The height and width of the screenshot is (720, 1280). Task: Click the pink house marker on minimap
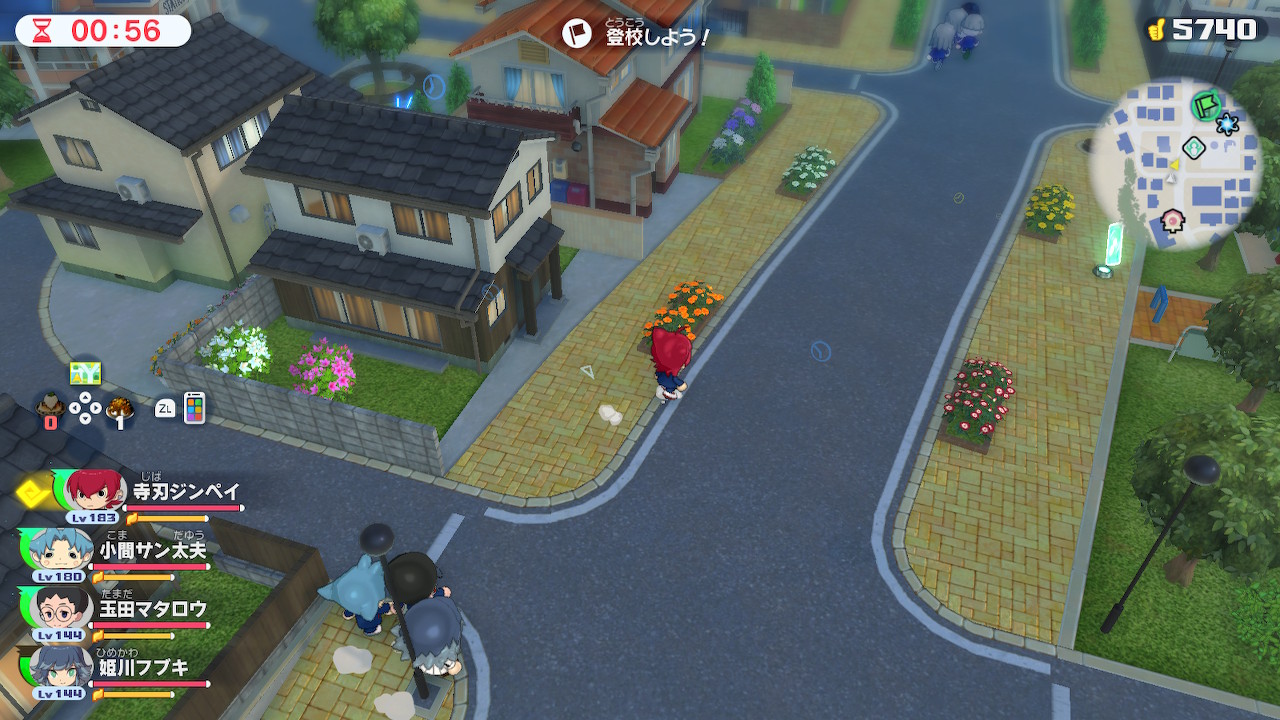tap(1173, 219)
